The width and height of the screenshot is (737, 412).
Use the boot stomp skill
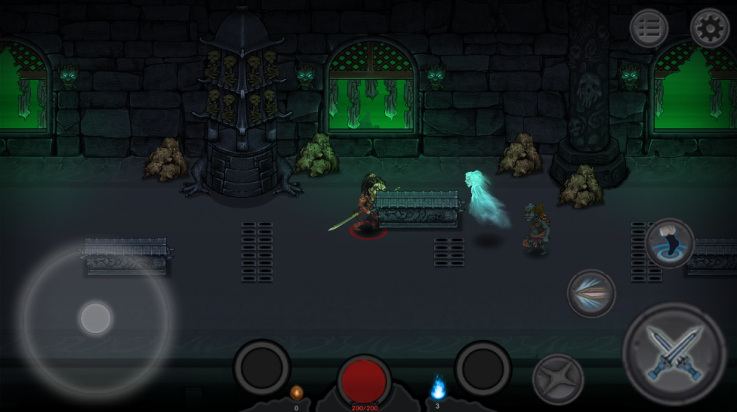pyautogui.click(x=670, y=243)
